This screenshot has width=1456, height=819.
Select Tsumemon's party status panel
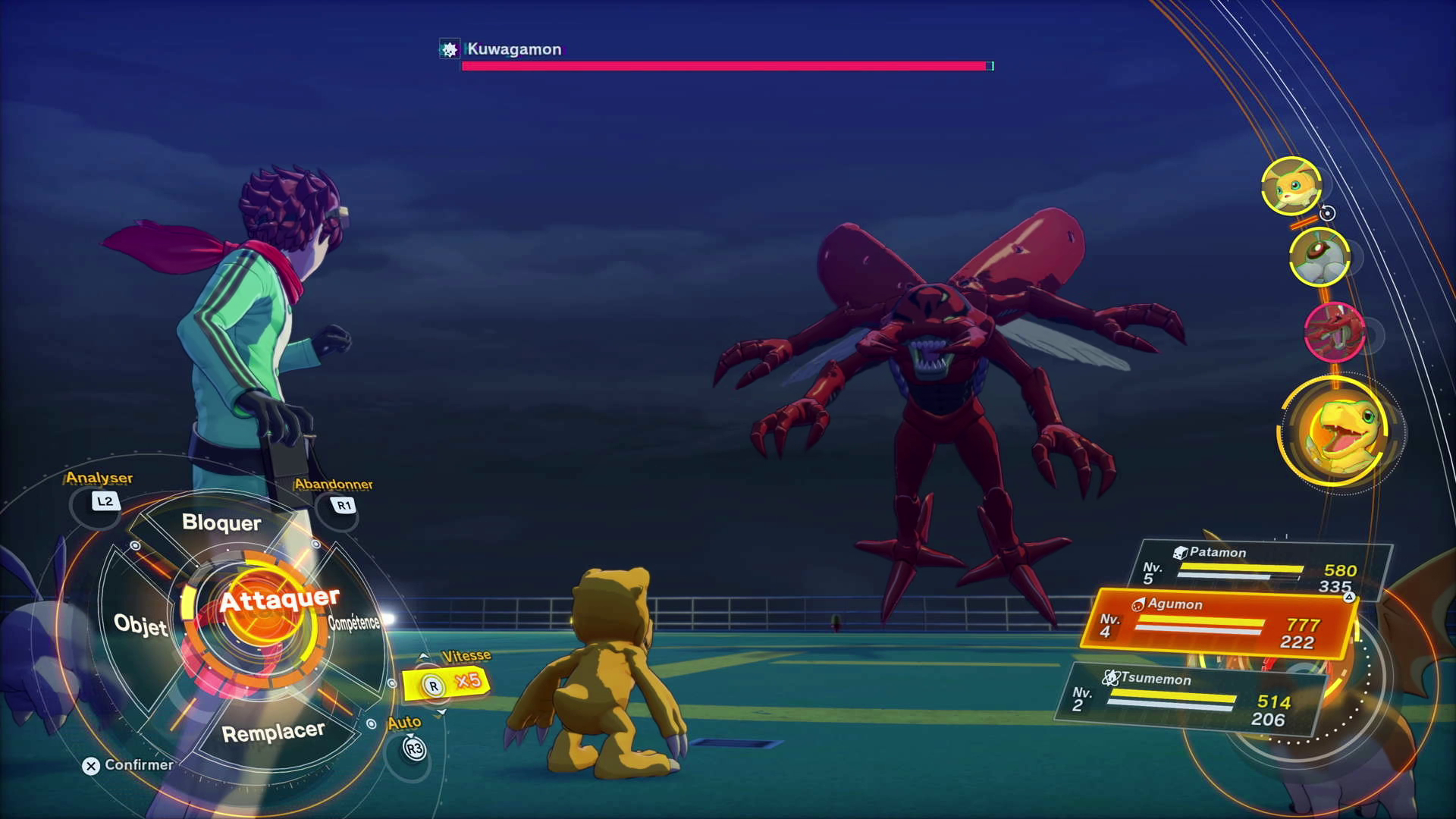1191,699
